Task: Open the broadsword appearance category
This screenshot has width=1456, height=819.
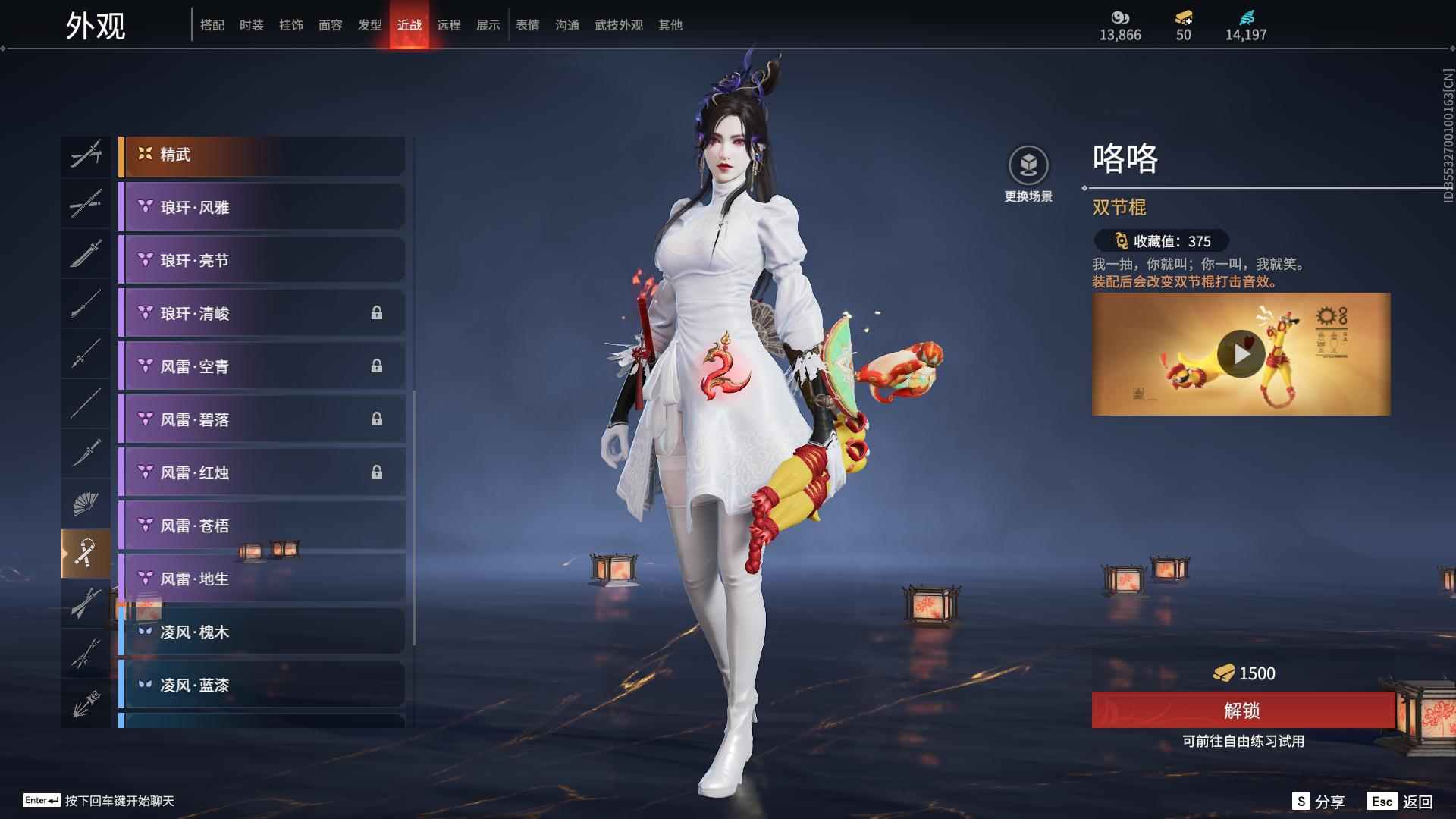Action: pyautogui.click(x=86, y=253)
